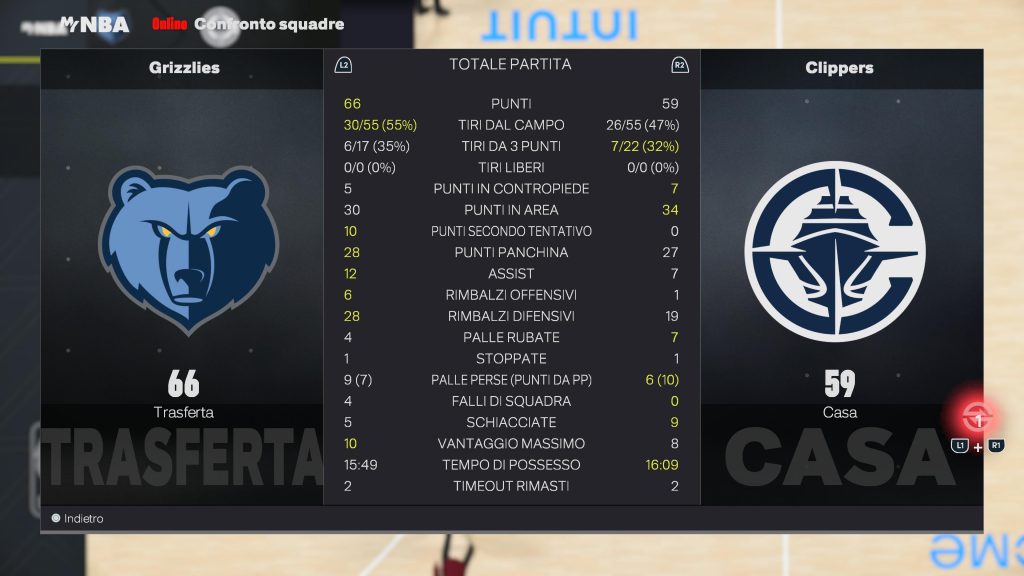
Task: Go back with the Indietro button
Action: (78, 519)
